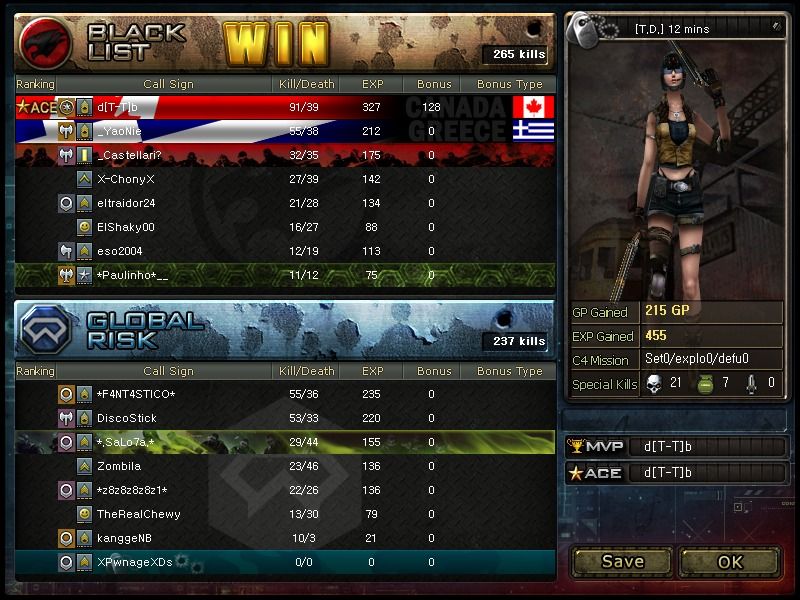Click on player ElShaky00
Image resolution: width=800 pixels, height=600 pixels.
click(126, 227)
